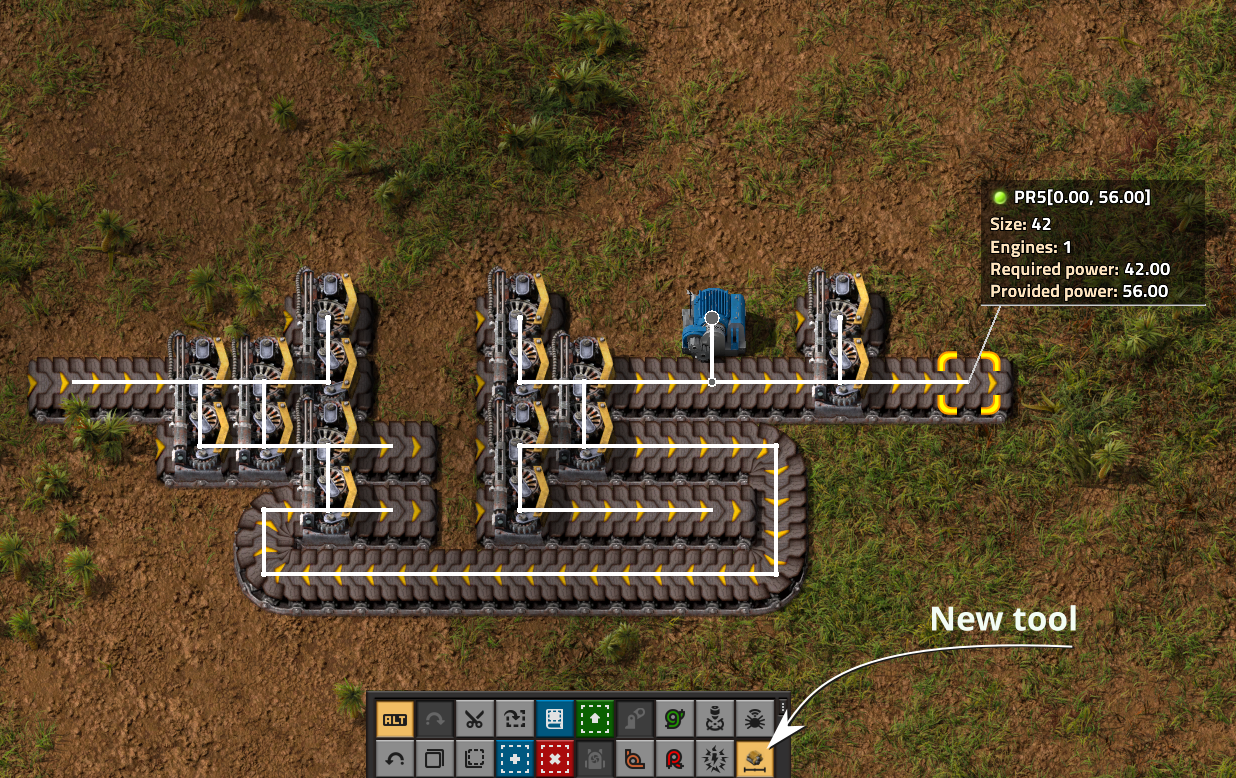Select the spider remote icon button
This screenshot has width=1236, height=778.
pyautogui.click(x=753, y=719)
